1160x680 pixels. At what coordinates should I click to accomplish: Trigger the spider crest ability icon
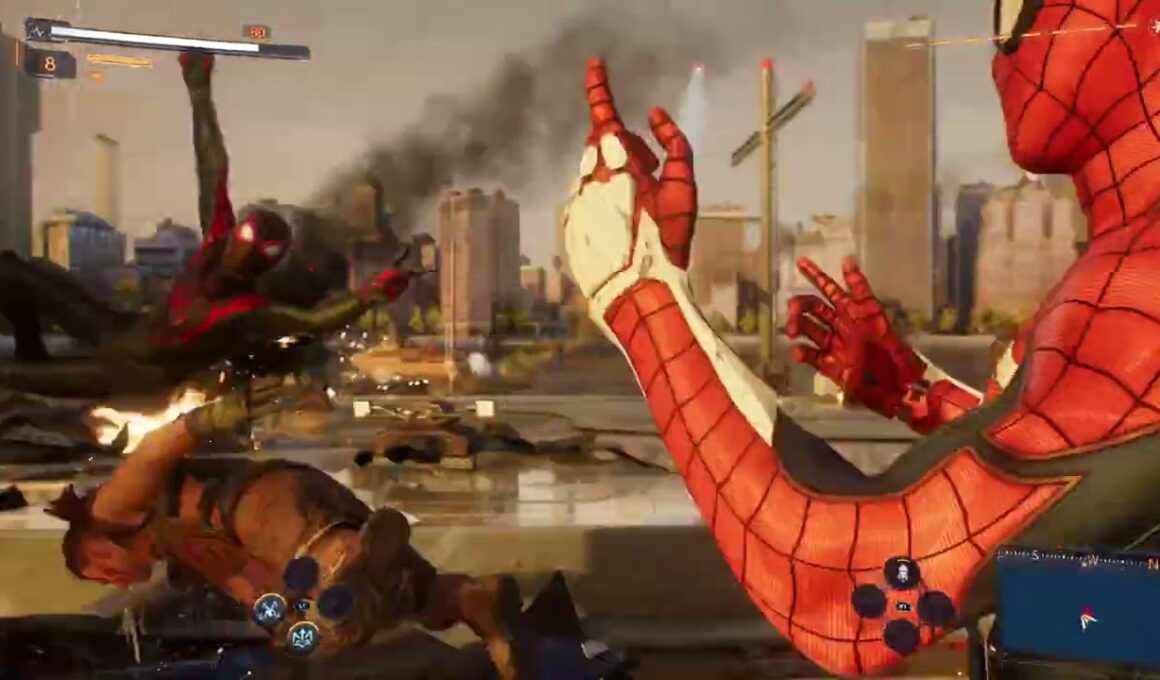(x=302, y=636)
